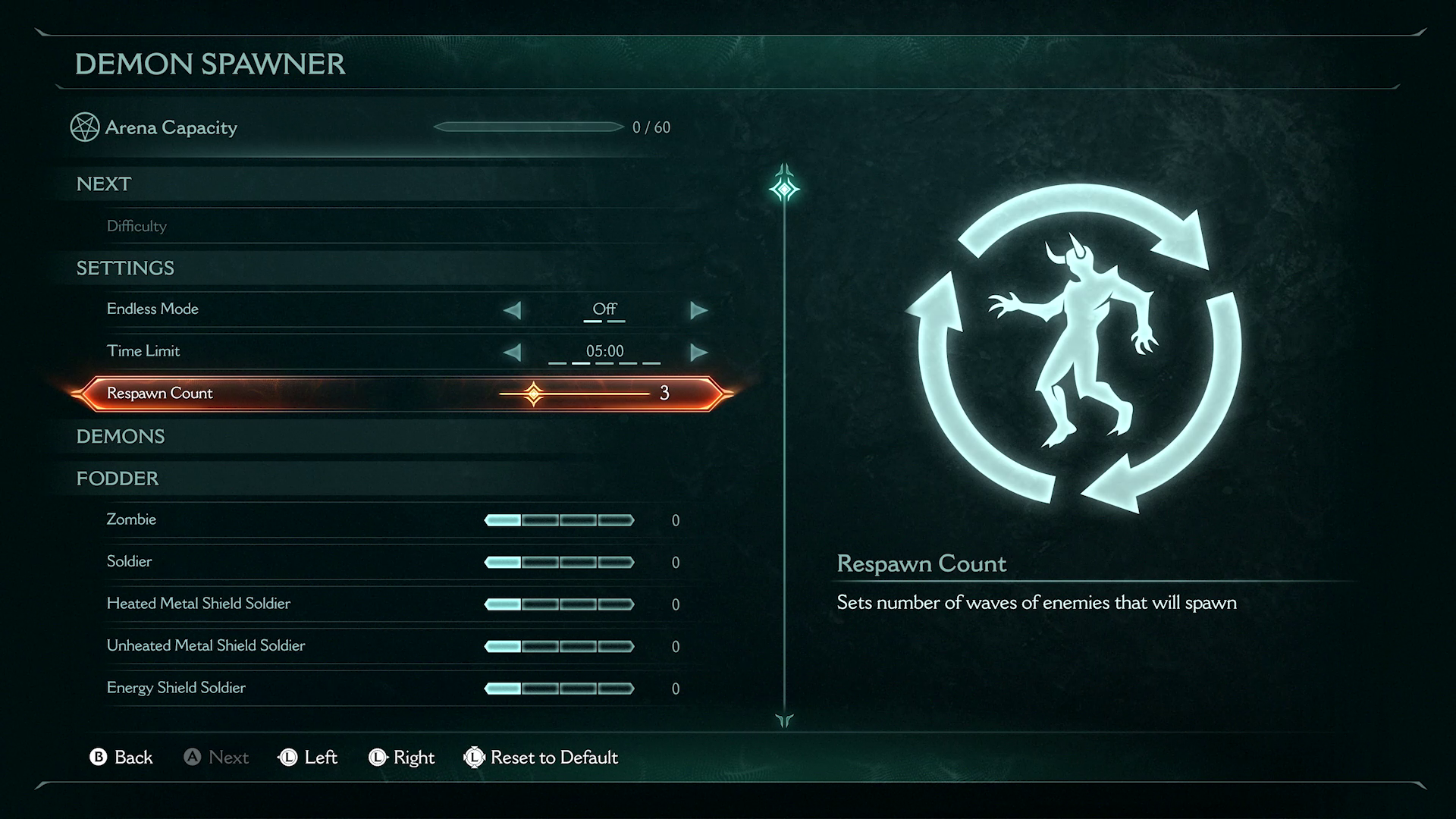The height and width of the screenshot is (819, 1456).
Task: Select the Time Limit setting row
Action: pyautogui.click(x=143, y=351)
